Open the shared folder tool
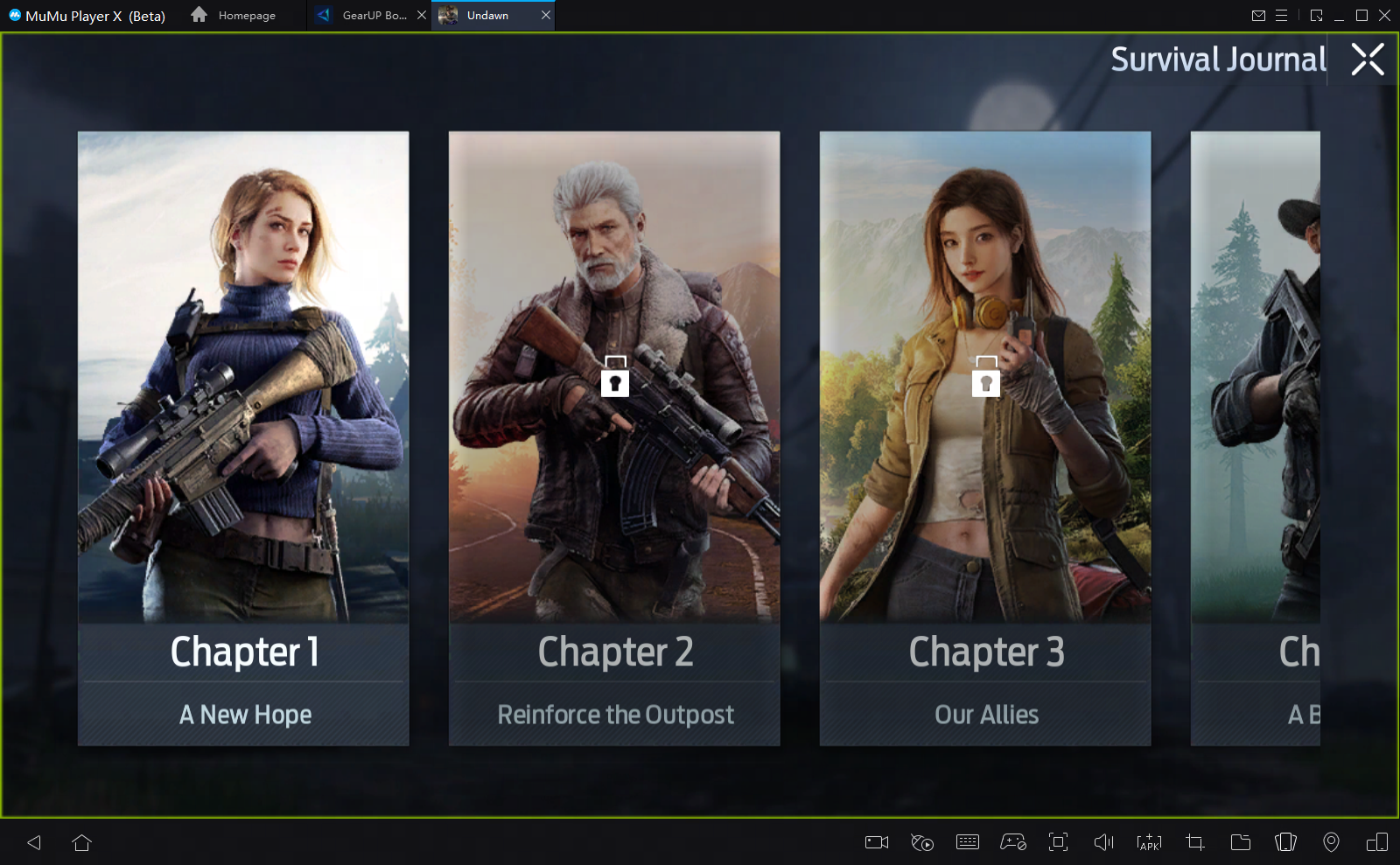1400x865 pixels. 1240,842
